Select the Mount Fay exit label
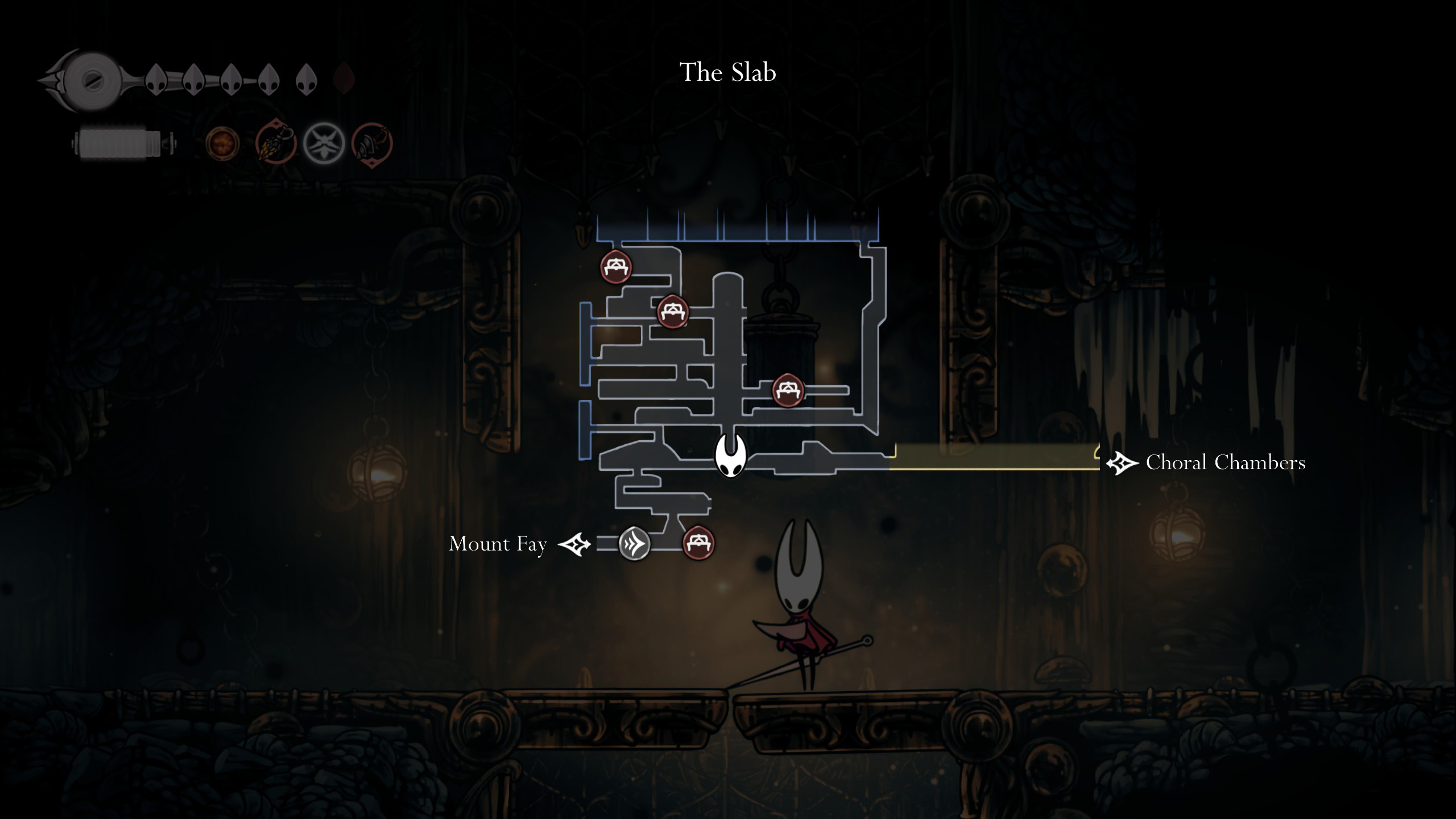 [498, 544]
